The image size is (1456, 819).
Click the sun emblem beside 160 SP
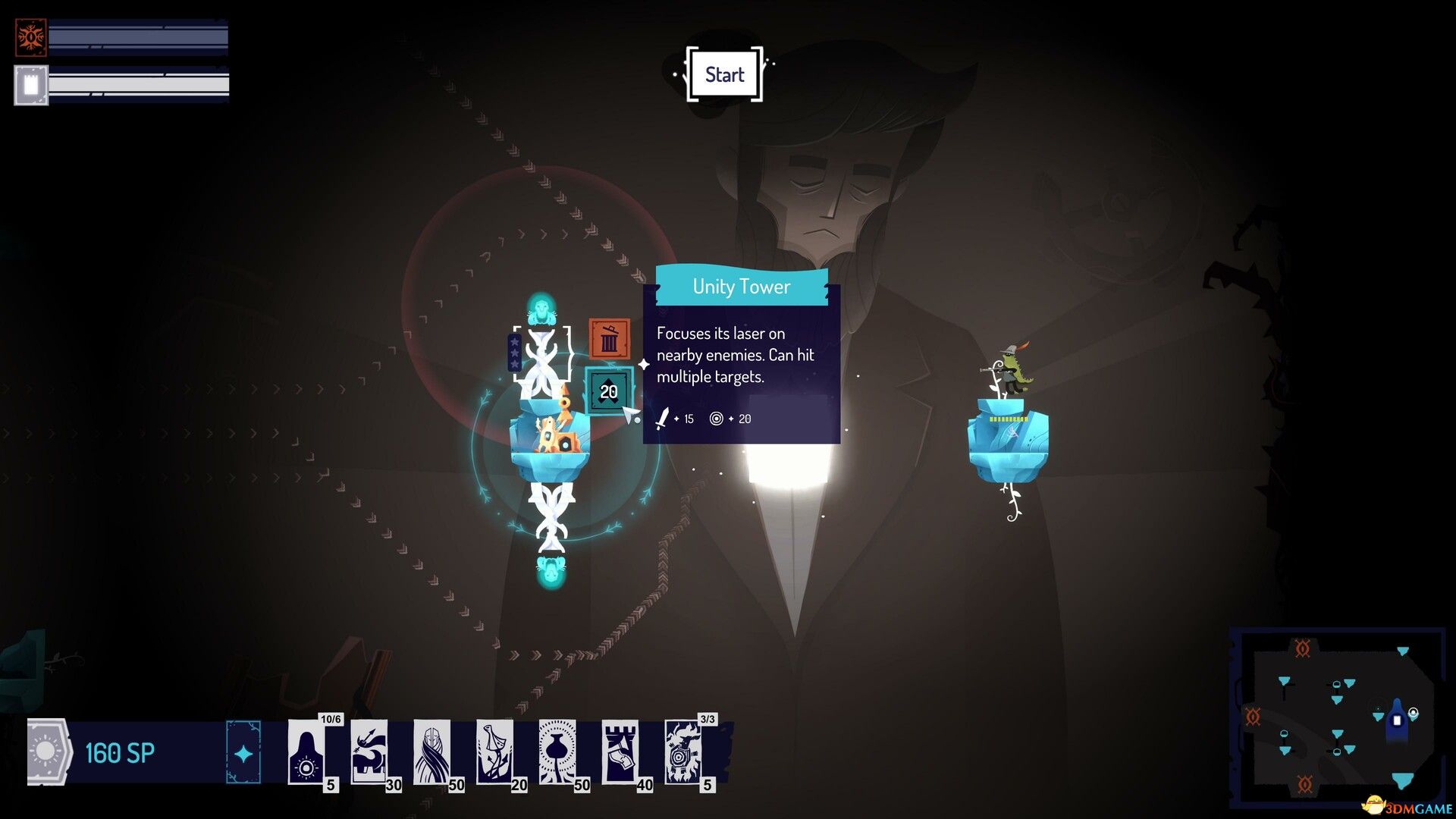click(x=45, y=752)
